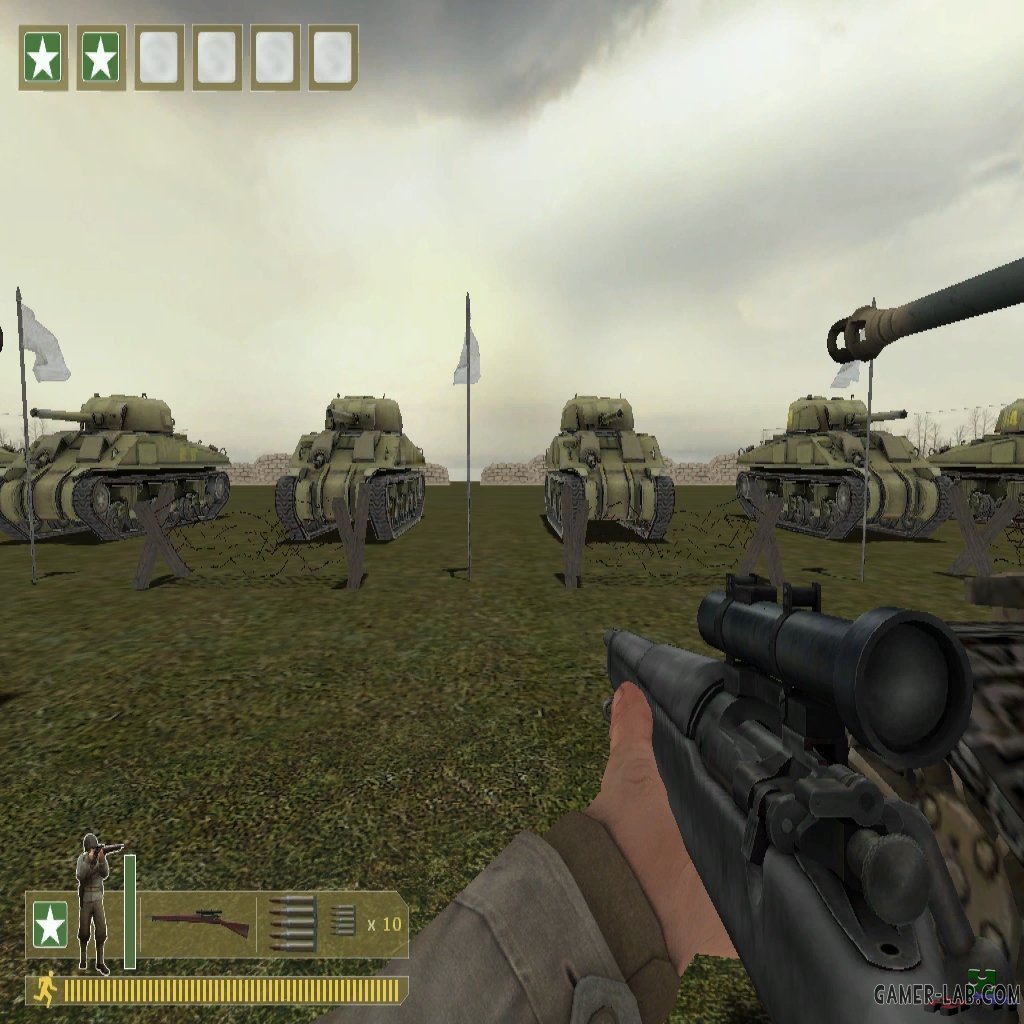Click the US Army star badge beside the soldier
Viewport: 1024px width, 1024px height.
pyautogui.click(x=50, y=926)
